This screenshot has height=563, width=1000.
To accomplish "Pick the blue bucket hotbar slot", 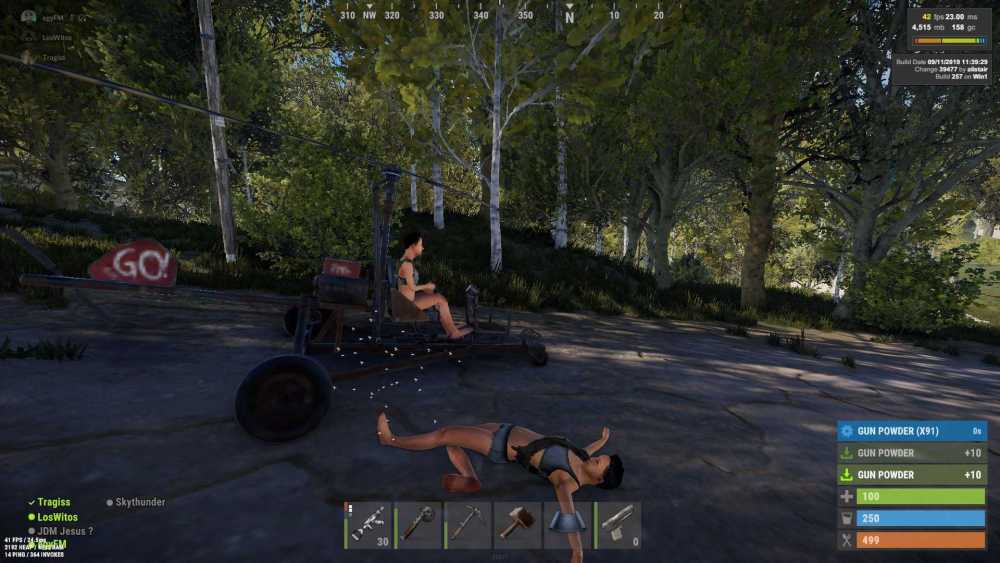I will (567, 524).
